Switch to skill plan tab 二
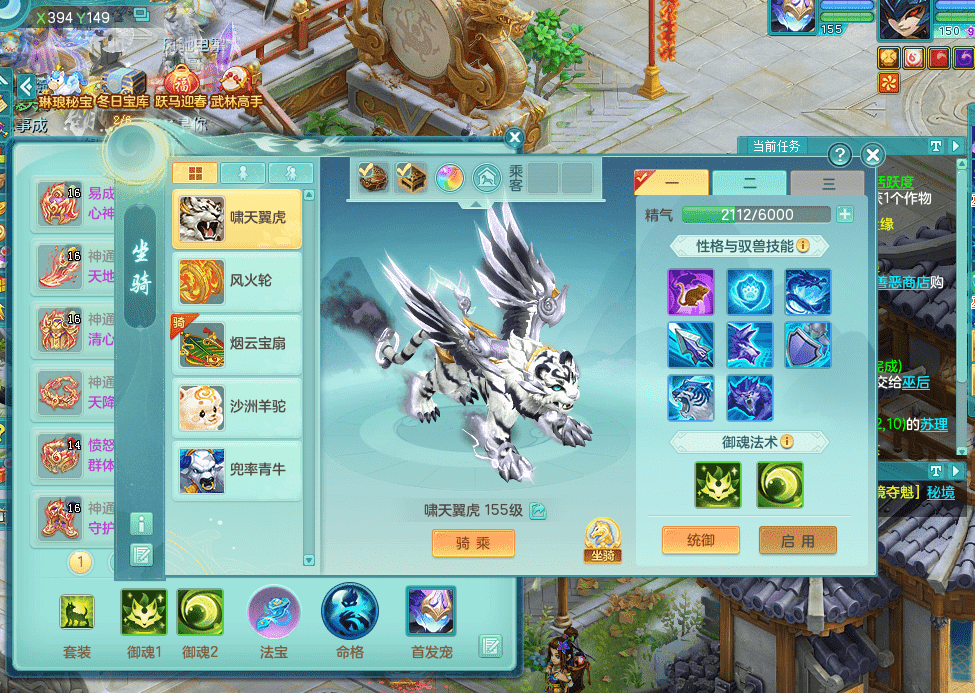975x693 pixels. (749, 184)
